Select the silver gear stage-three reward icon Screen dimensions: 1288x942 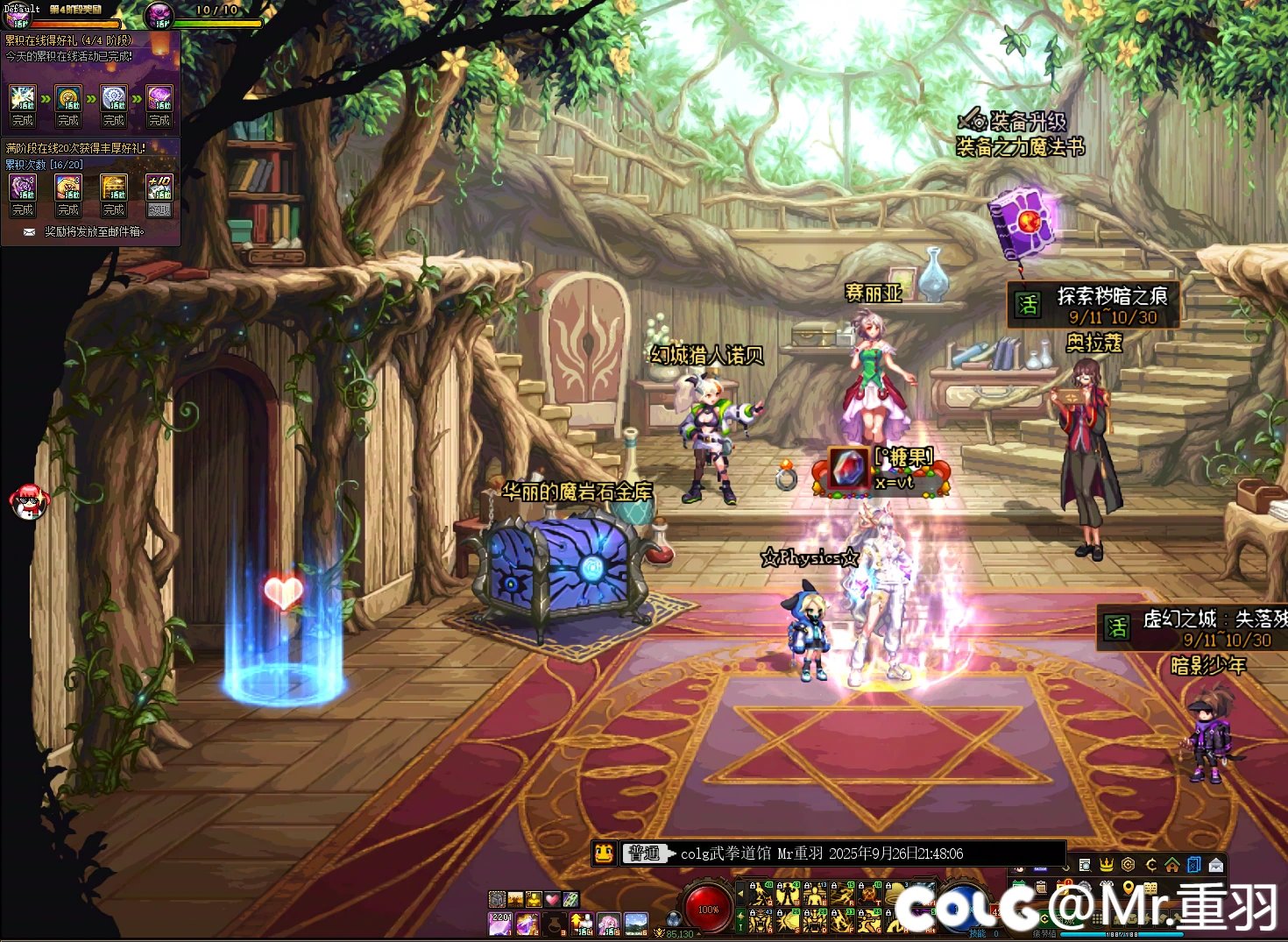[114, 97]
